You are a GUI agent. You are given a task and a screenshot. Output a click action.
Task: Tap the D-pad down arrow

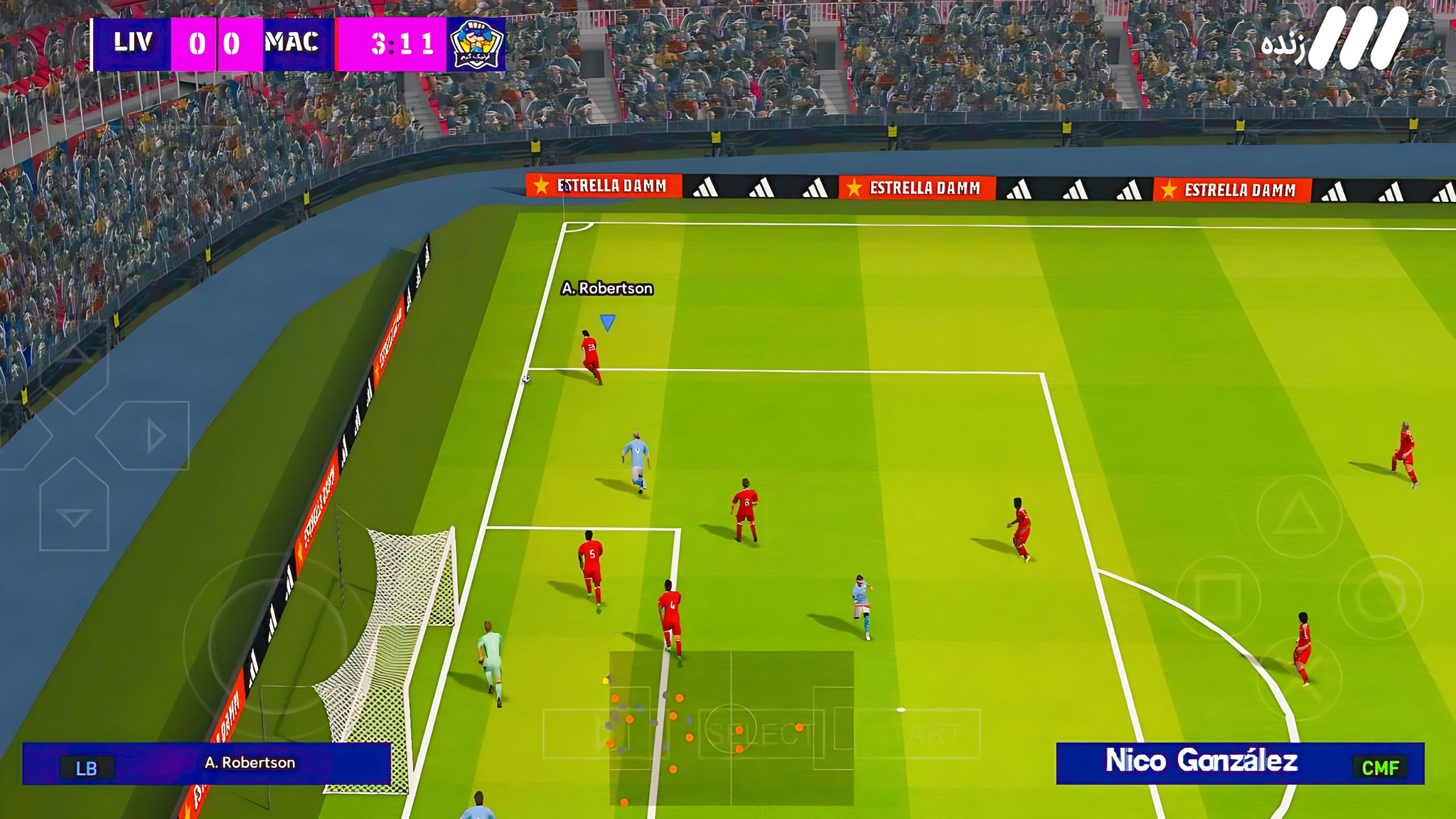coord(74,513)
